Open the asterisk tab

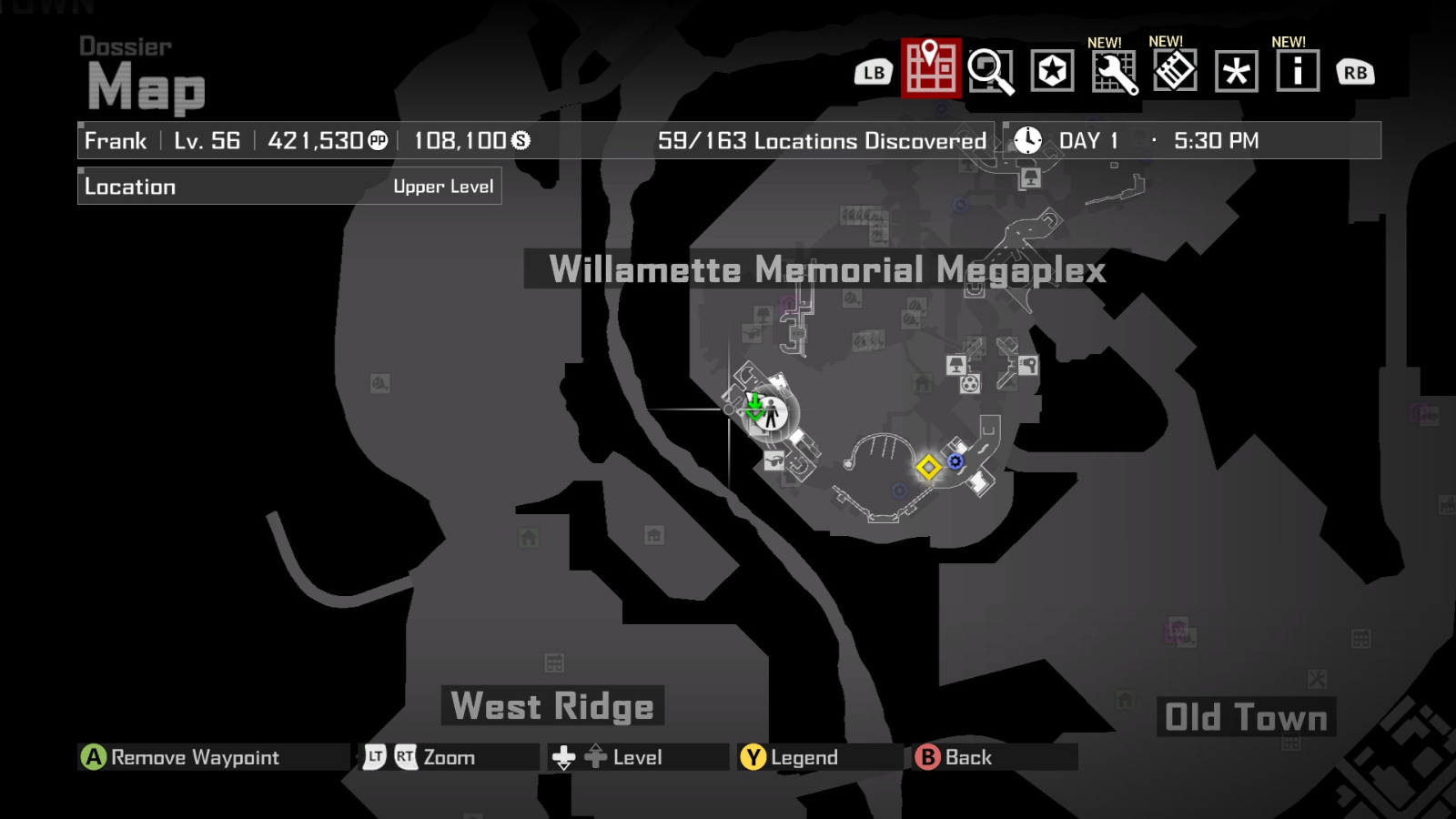[x=1236, y=72]
